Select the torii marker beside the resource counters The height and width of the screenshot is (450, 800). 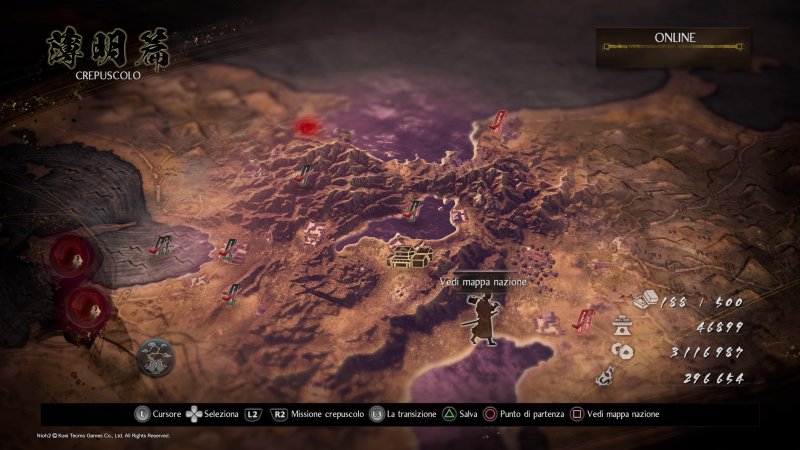click(581, 320)
